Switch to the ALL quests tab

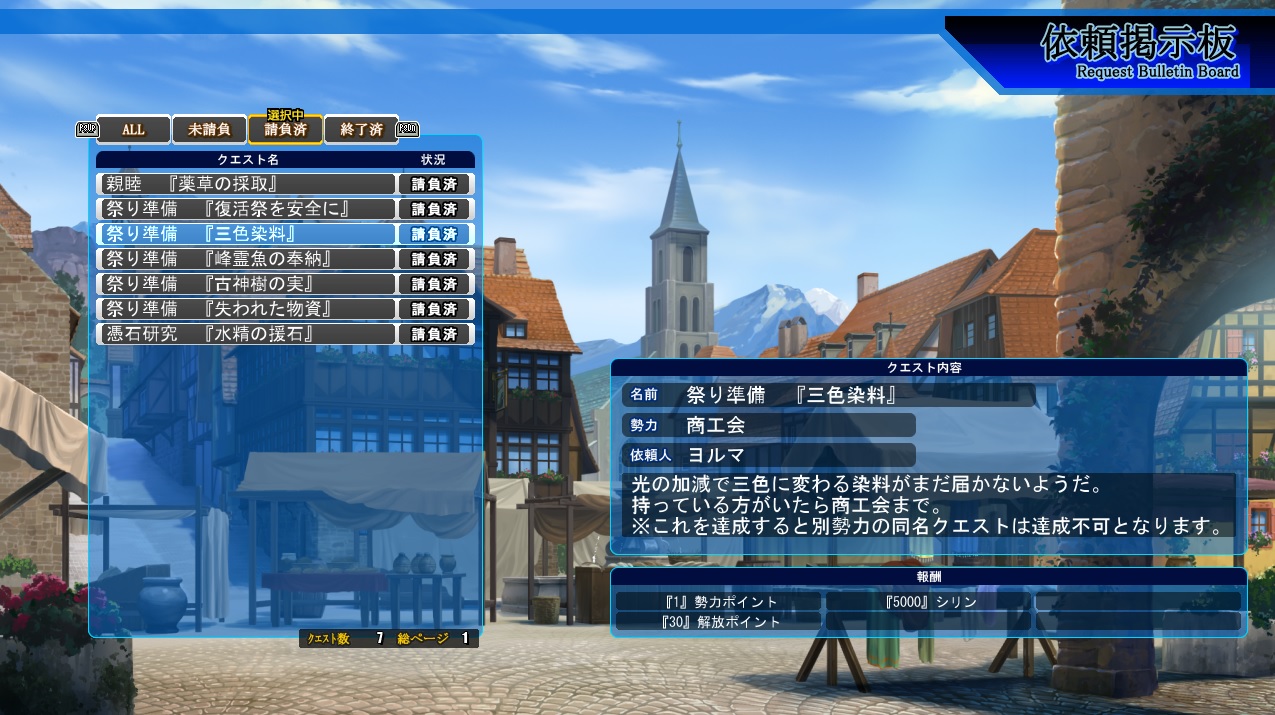(x=133, y=130)
